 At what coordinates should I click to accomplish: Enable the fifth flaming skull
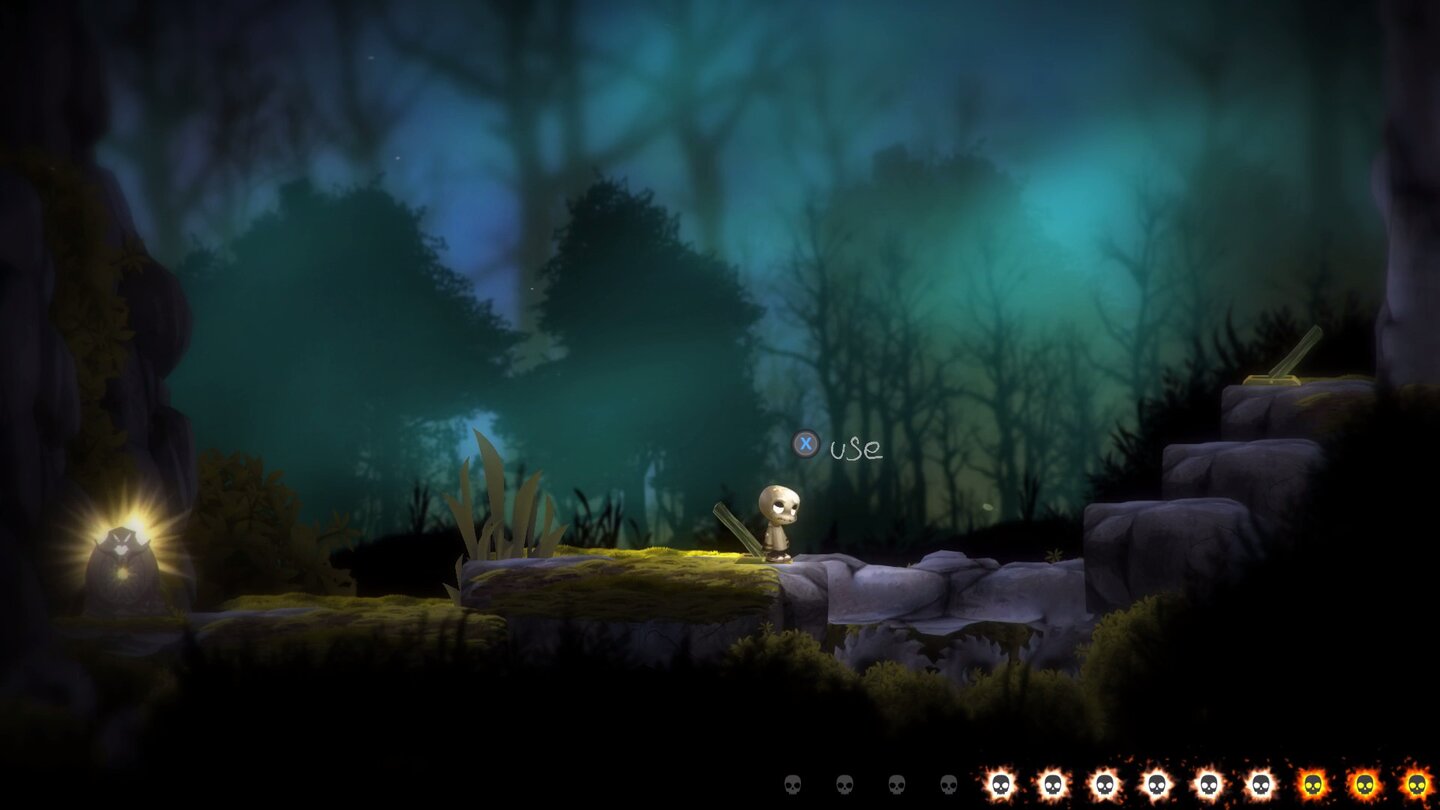[x=1209, y=784]
